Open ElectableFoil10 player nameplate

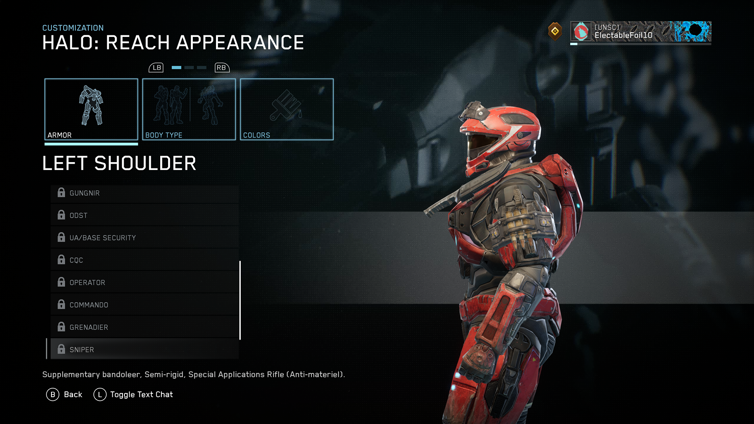[x=640, y=33]
